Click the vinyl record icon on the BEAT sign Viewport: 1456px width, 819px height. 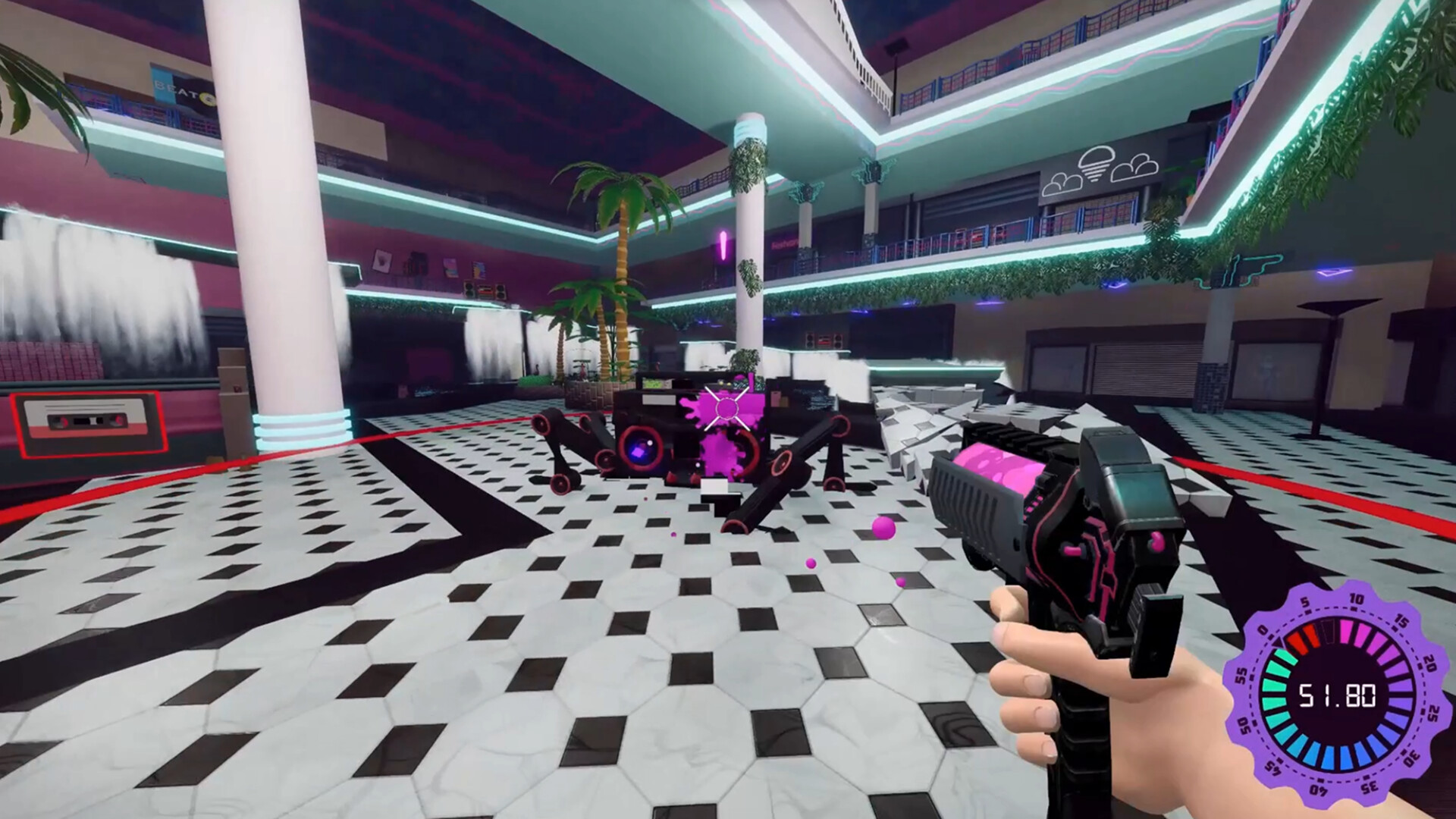[207, 101]
